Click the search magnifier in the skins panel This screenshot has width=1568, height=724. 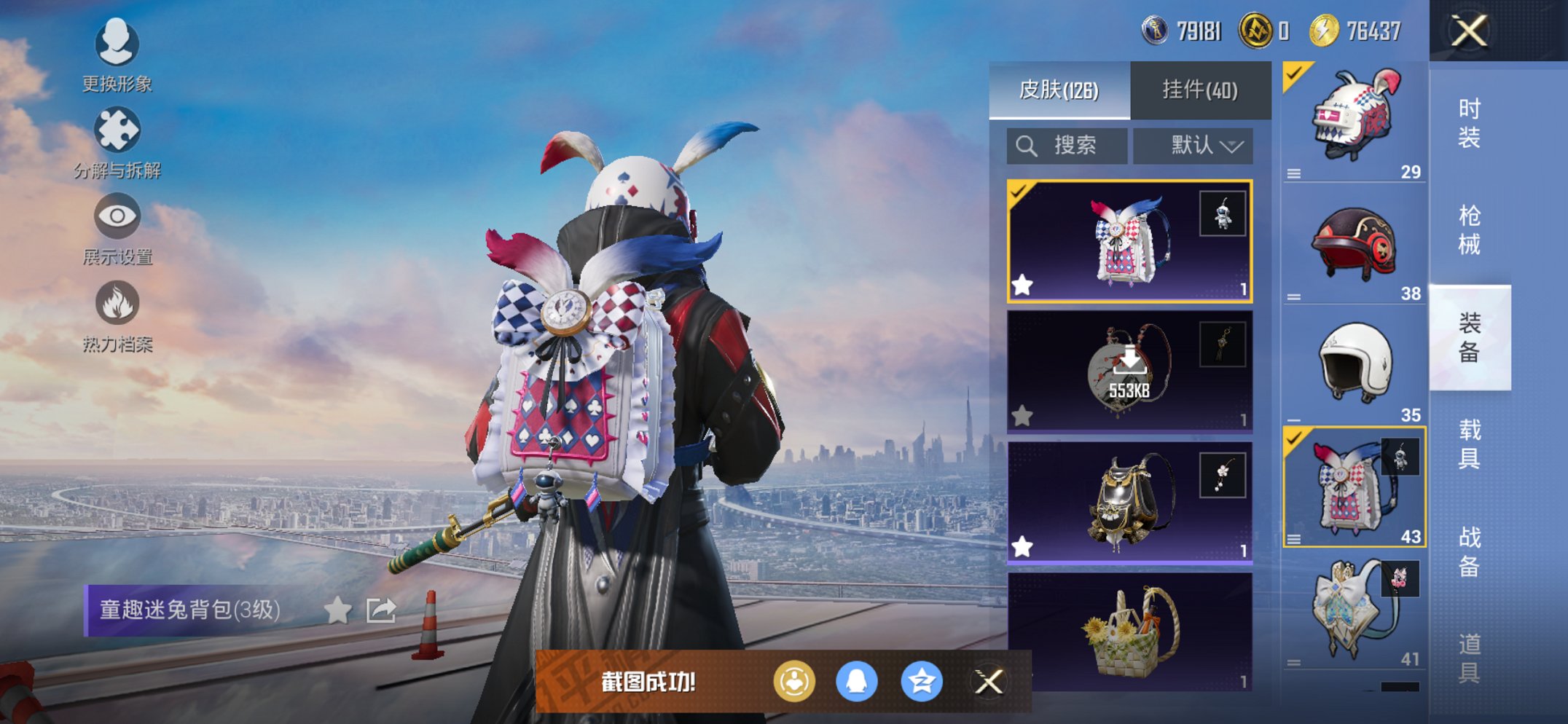pyautogui.click(x=1028, y=145)
